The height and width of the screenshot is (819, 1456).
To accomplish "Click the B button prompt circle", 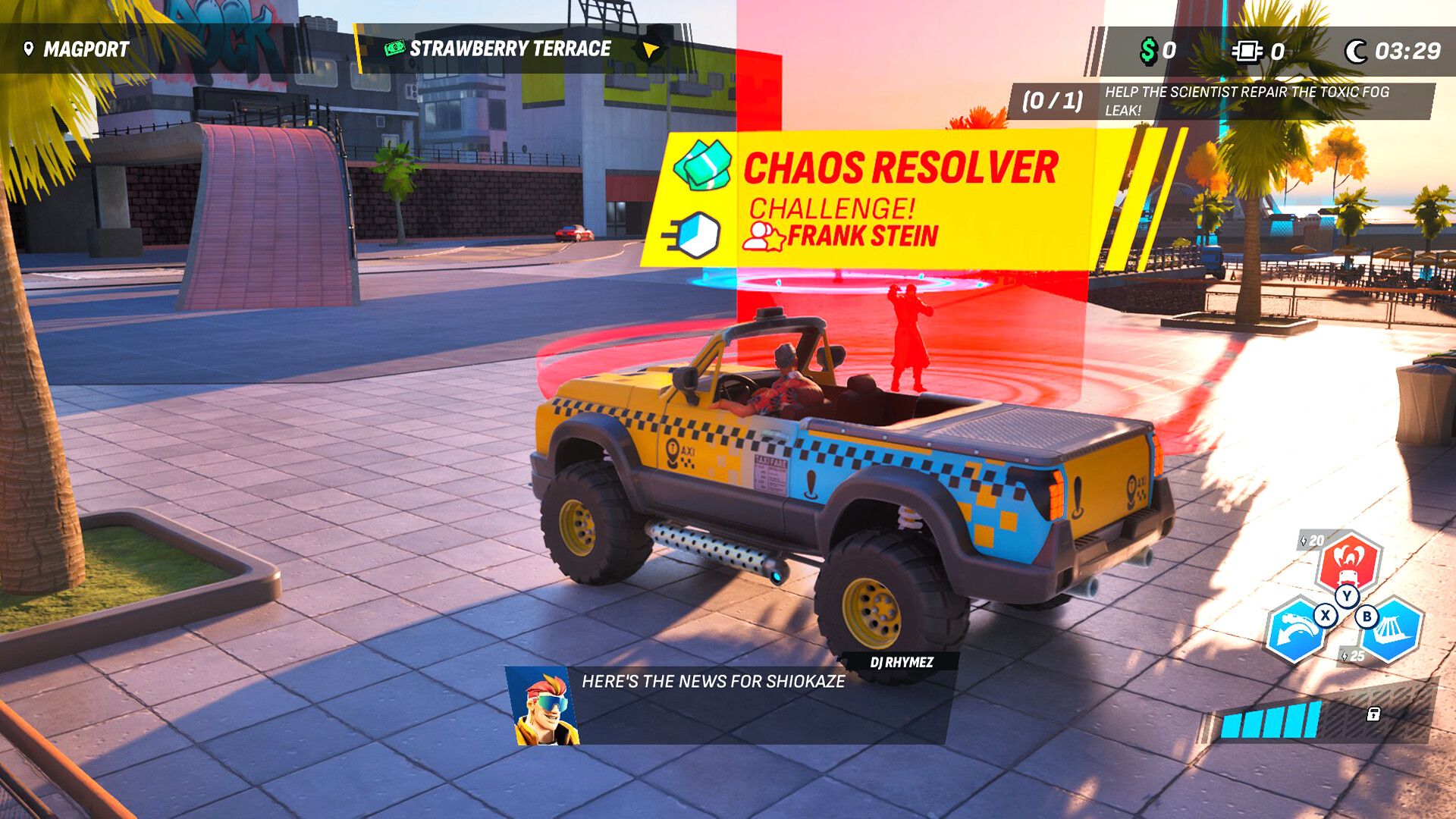I will [1367, 617].
